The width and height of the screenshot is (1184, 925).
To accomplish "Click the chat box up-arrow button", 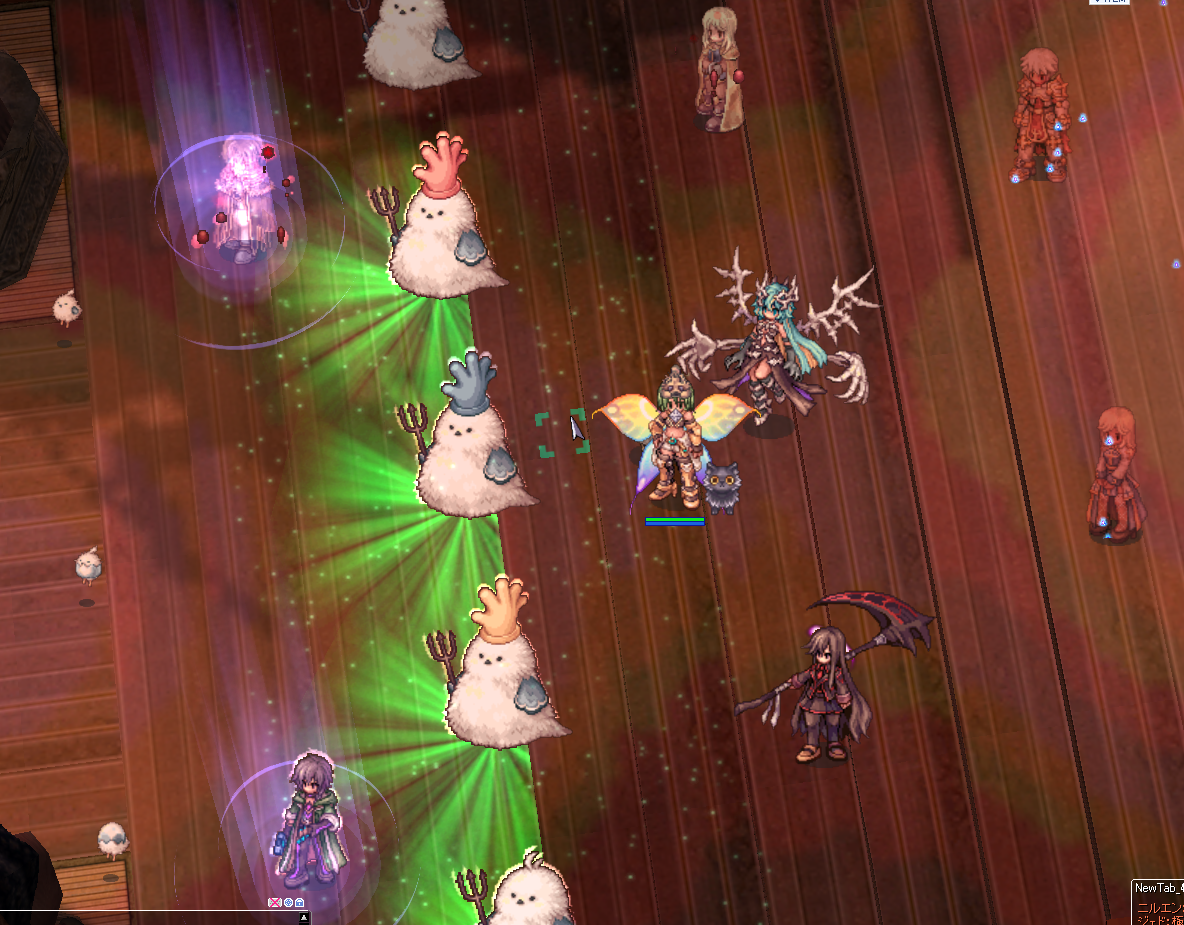I will pos(306,917).
